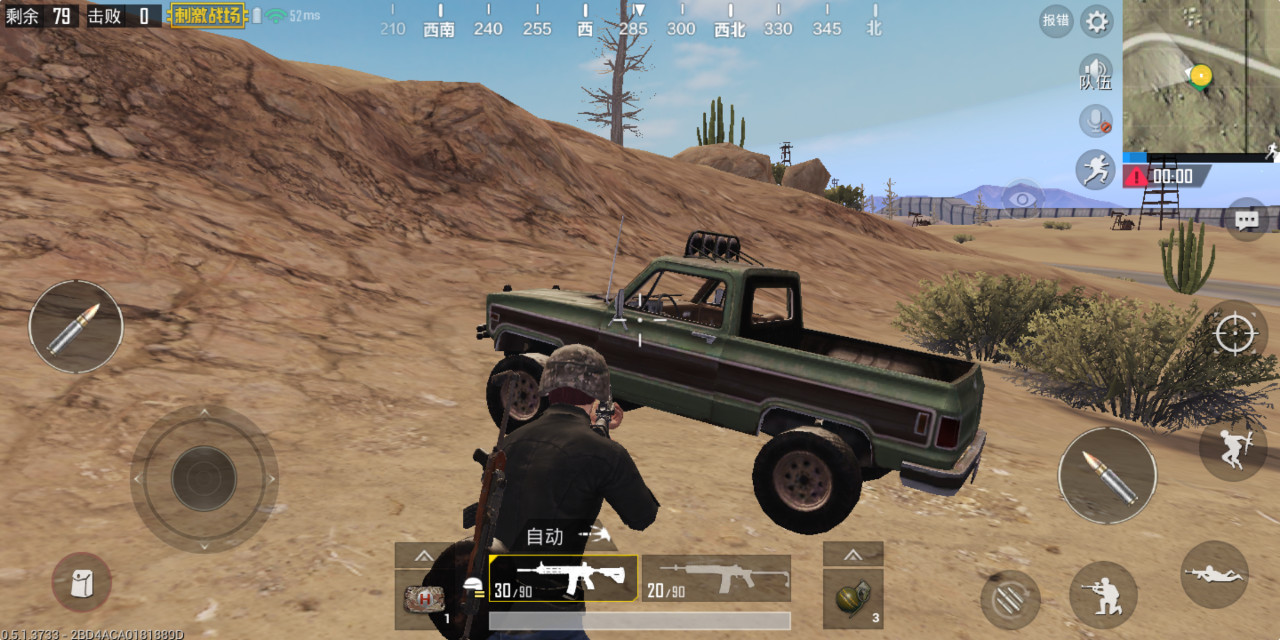Reload with the three-bullets icon
The width and height of the screenshot is (1280, 640).
[x=1010, y=599]
